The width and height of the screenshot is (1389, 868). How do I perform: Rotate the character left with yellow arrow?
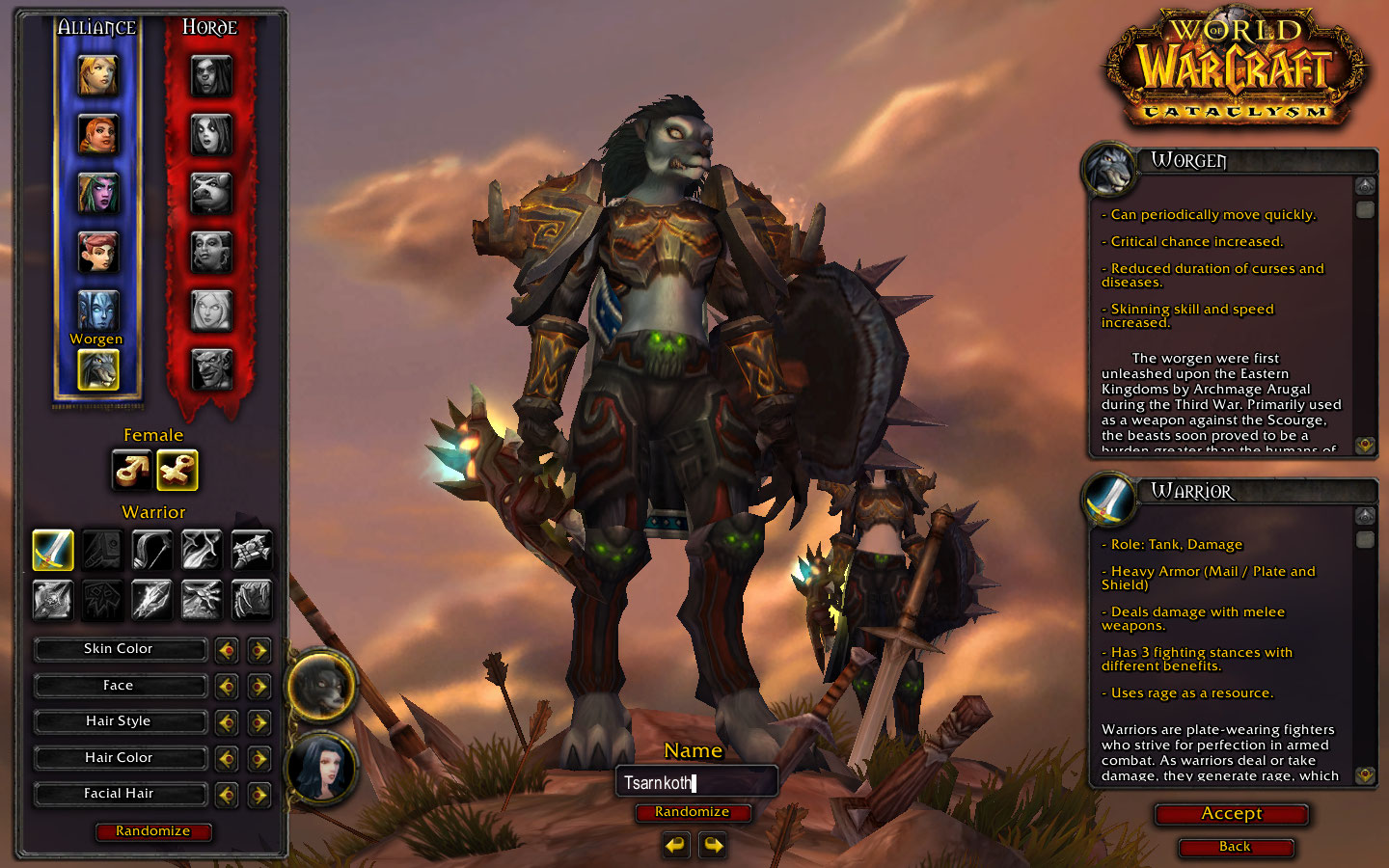pyautogui.click(x=676, y=846)
